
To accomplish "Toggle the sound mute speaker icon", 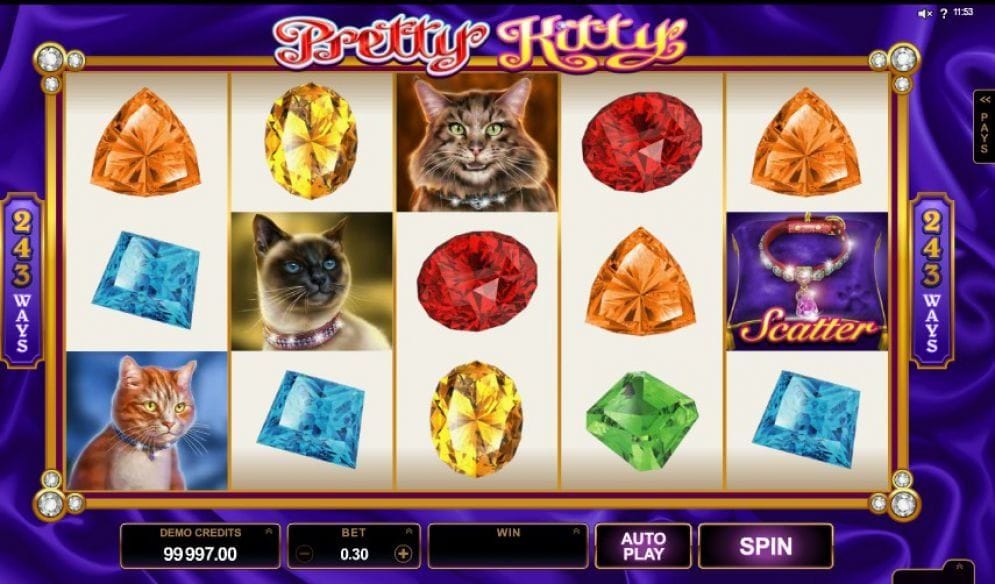I will pos(925,13).
